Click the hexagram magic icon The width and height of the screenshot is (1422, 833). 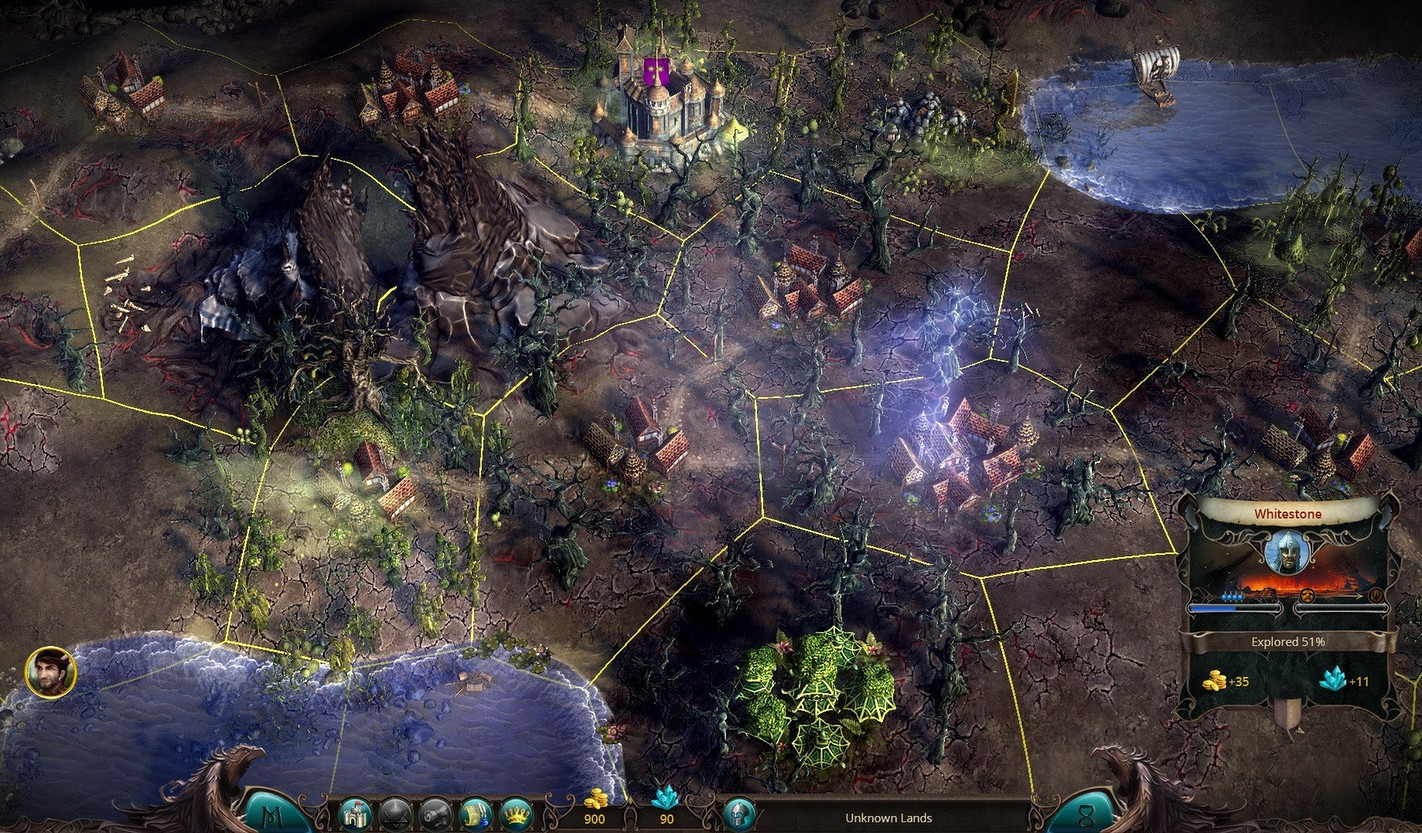pos(395,813)
